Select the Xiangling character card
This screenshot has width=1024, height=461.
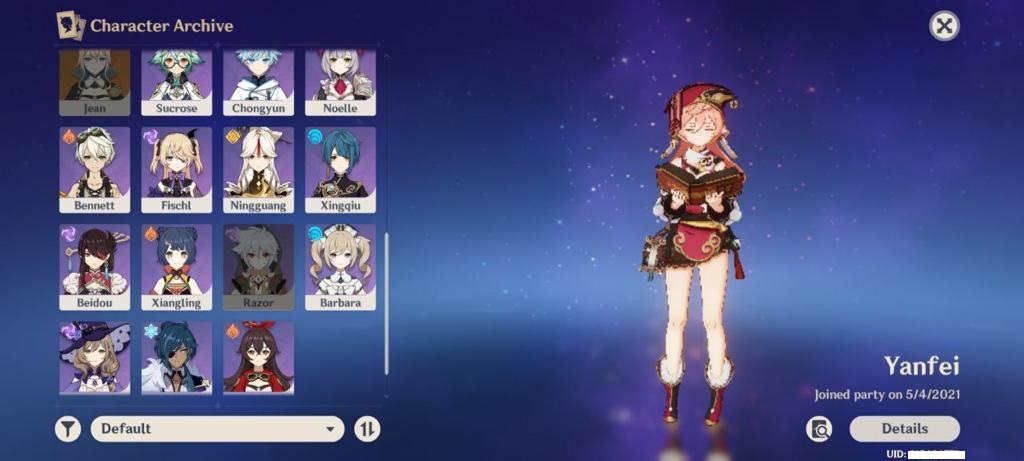tap(177, 266)
